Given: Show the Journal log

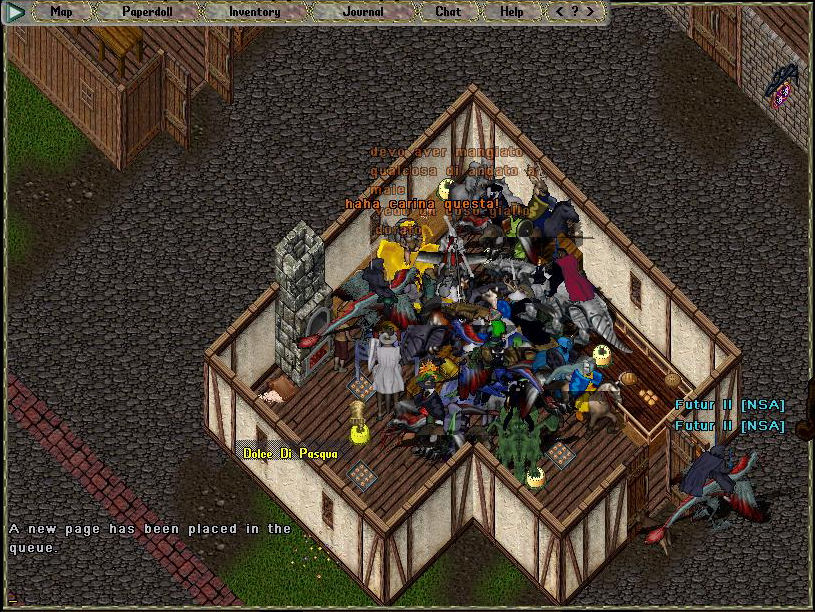Looking at the screenshot, I should (362, 12).
